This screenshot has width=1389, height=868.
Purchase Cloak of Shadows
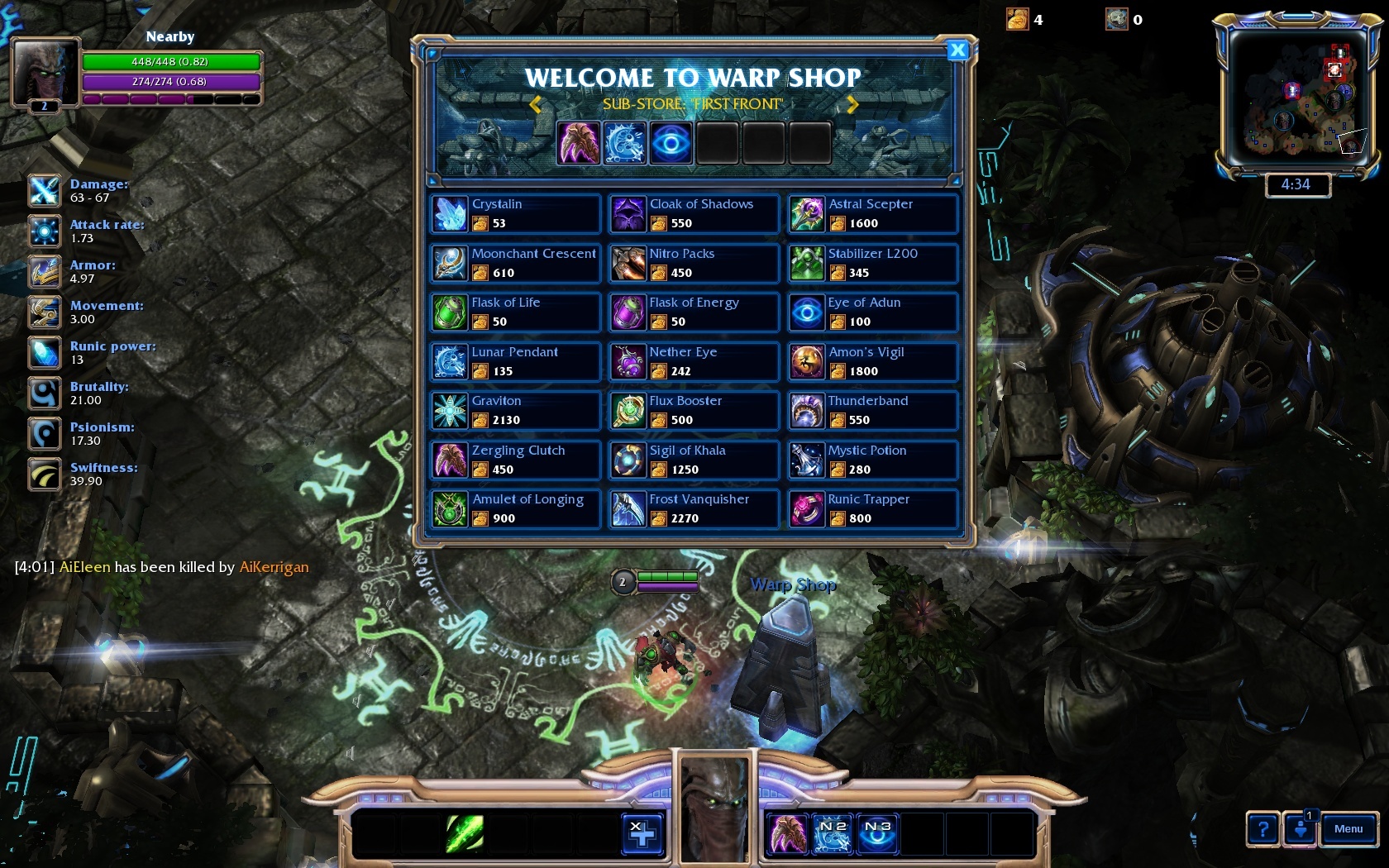click(x=694, y=214)
